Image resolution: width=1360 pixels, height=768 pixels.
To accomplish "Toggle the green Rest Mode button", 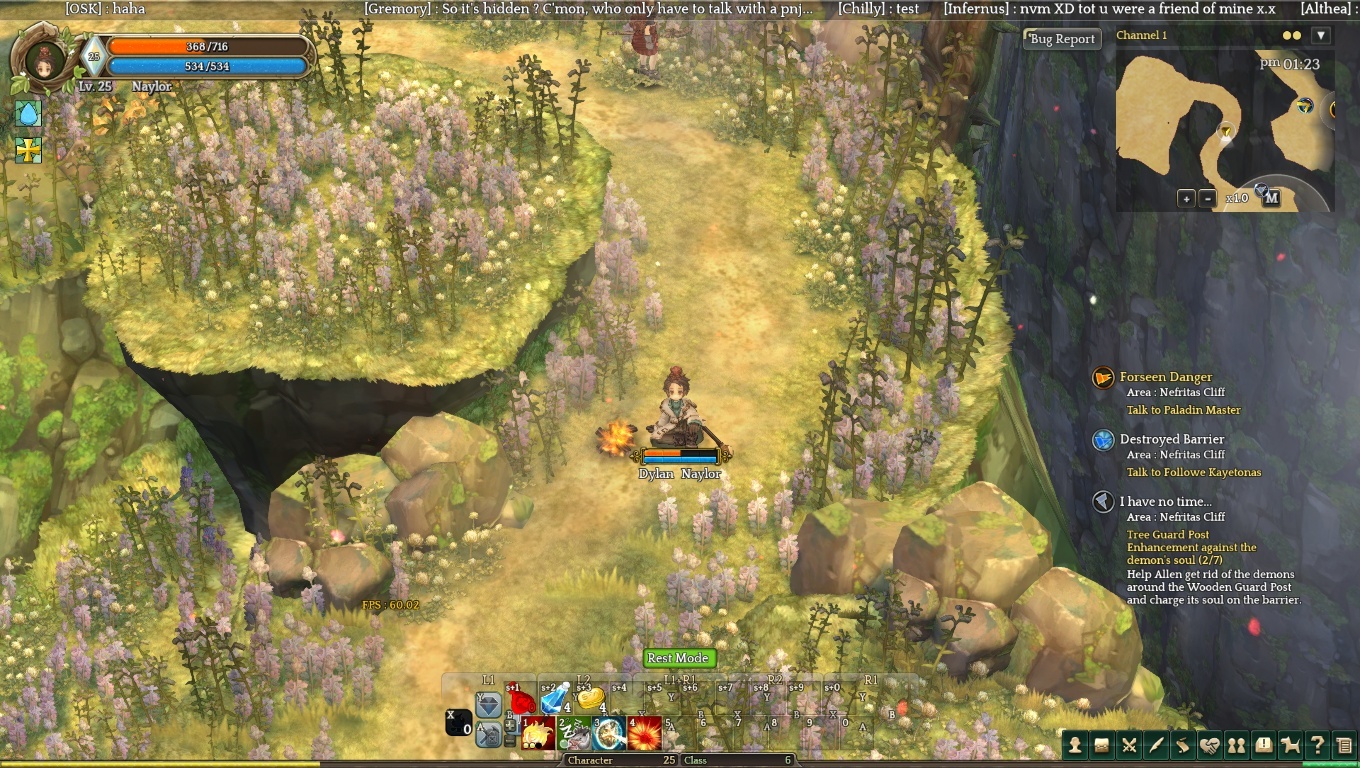I will pos(678,658).
